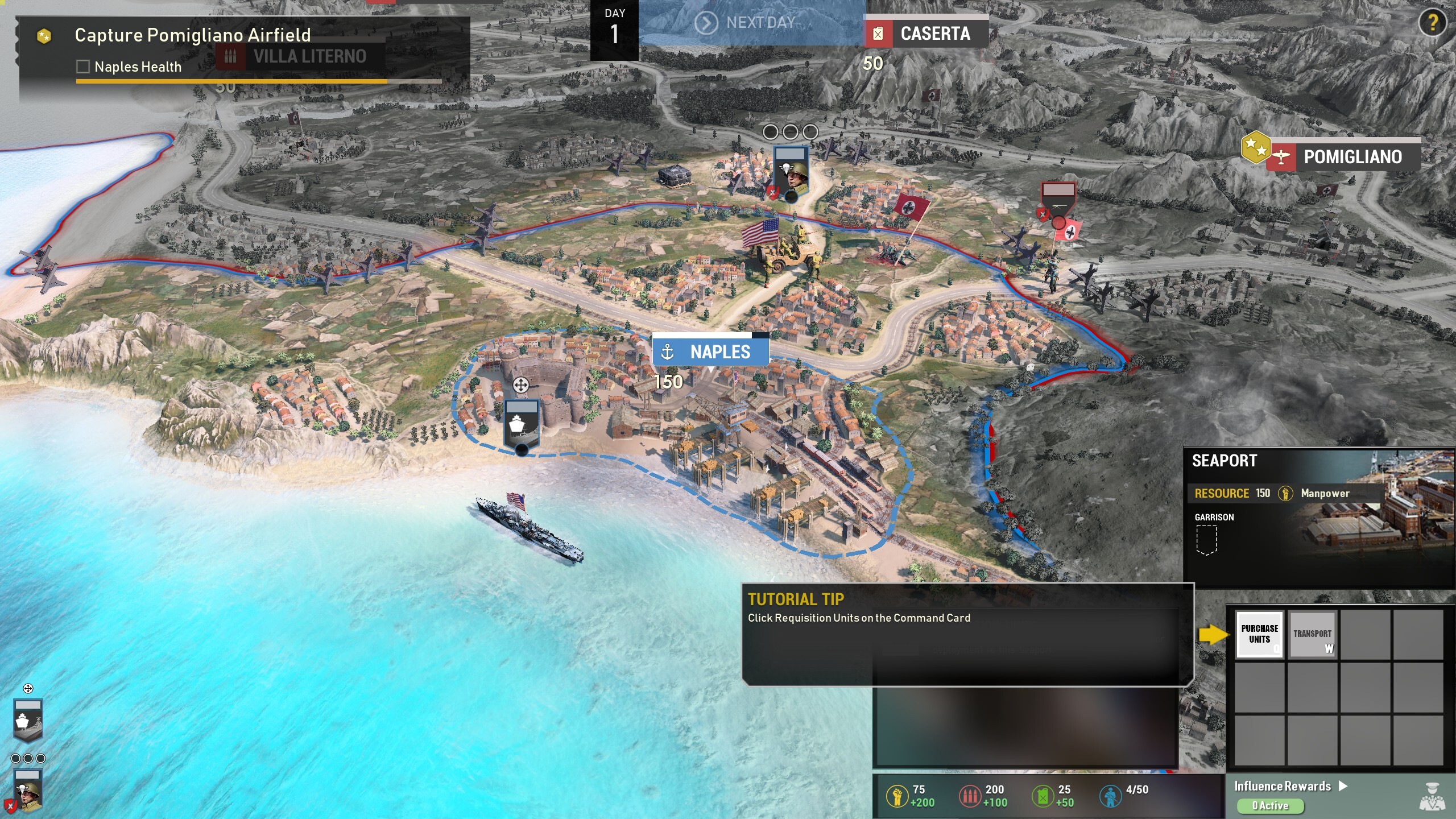
Task: Choose the Pomigliano airfield marker
Action: tap(1342, 156)
